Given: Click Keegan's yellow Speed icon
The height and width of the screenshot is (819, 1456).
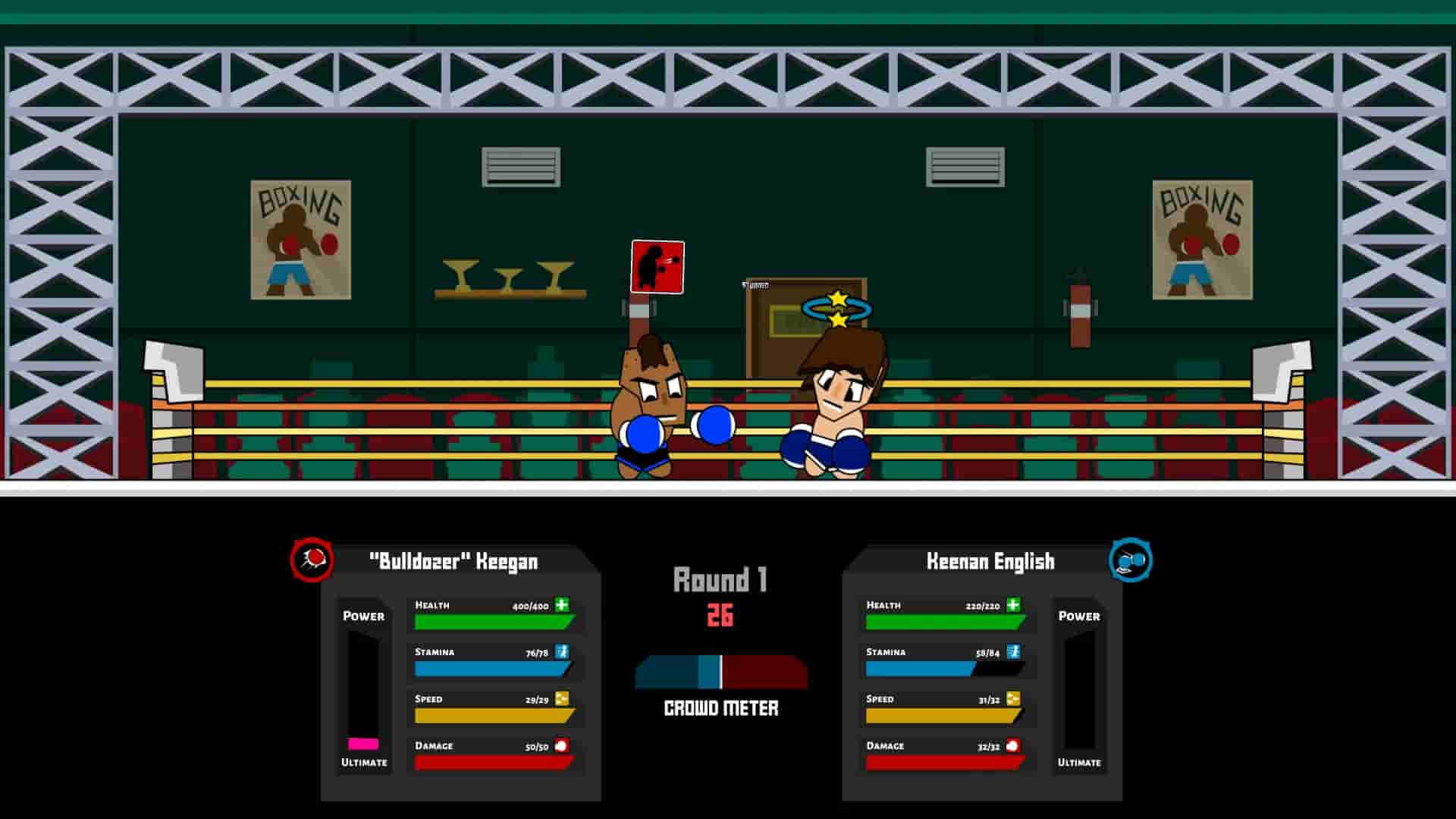Looking at the screenshot, I should [x=562, y=699].
